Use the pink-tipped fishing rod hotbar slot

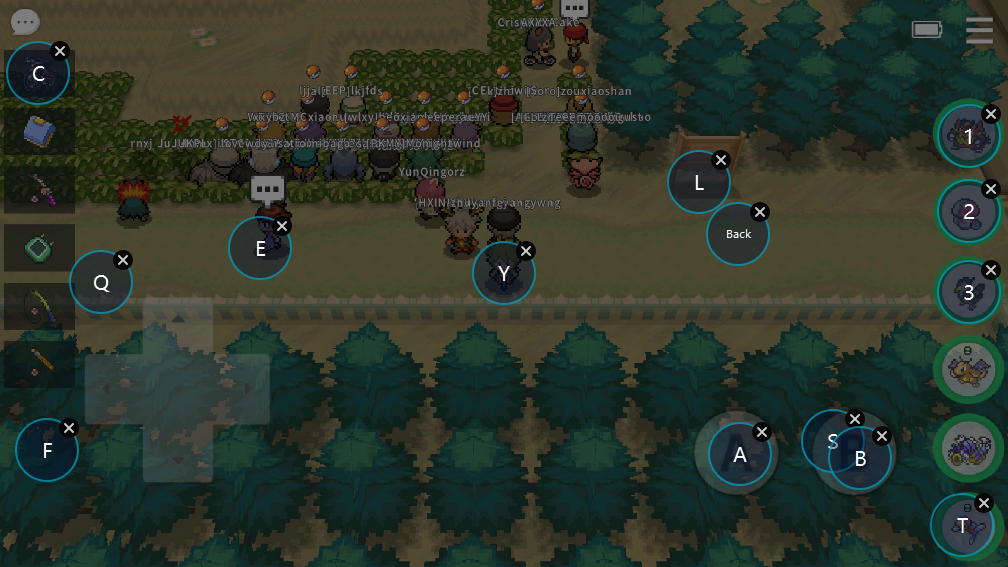click(x=40, y=189)
